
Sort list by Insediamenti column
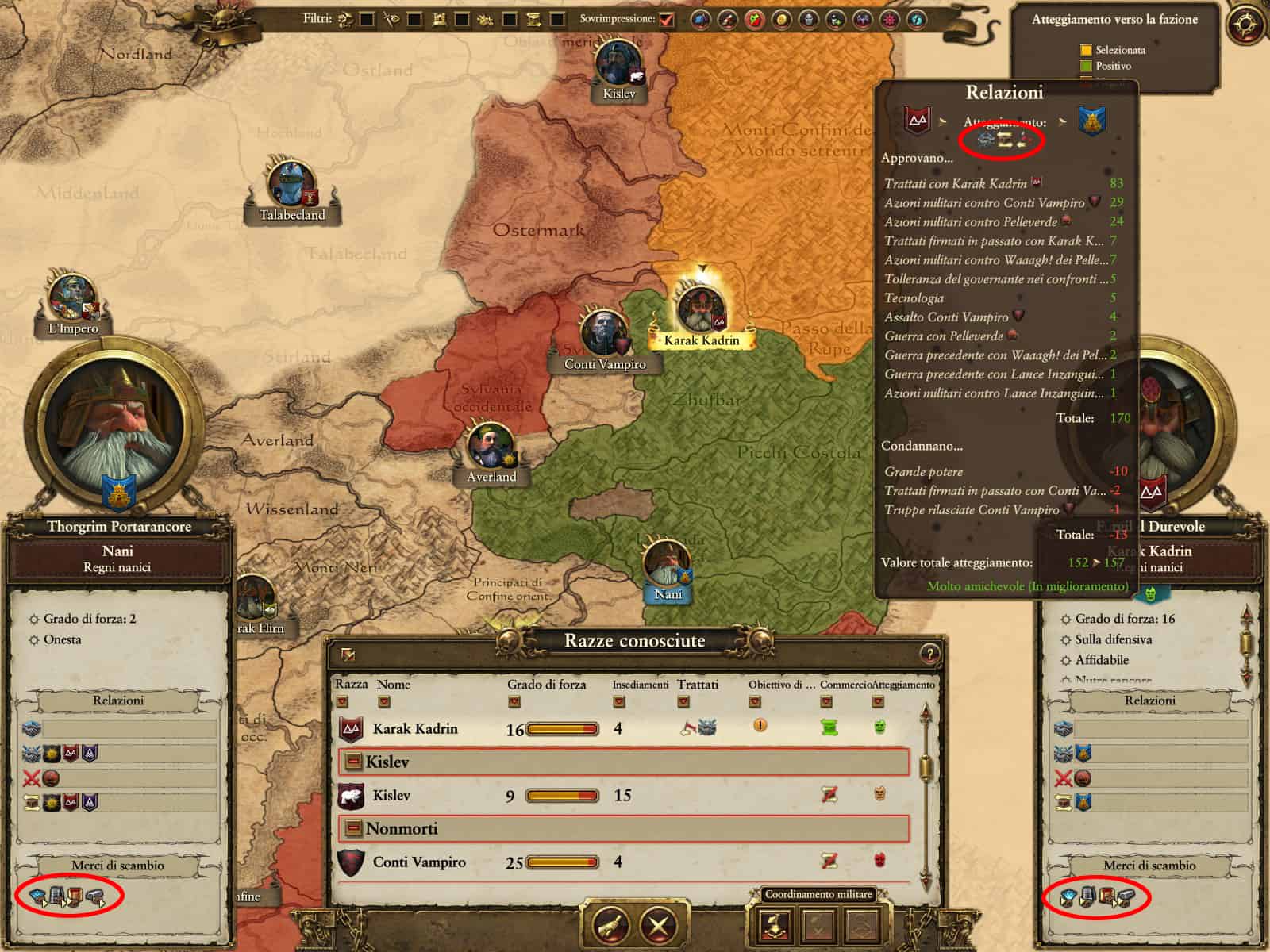point(619,701)
